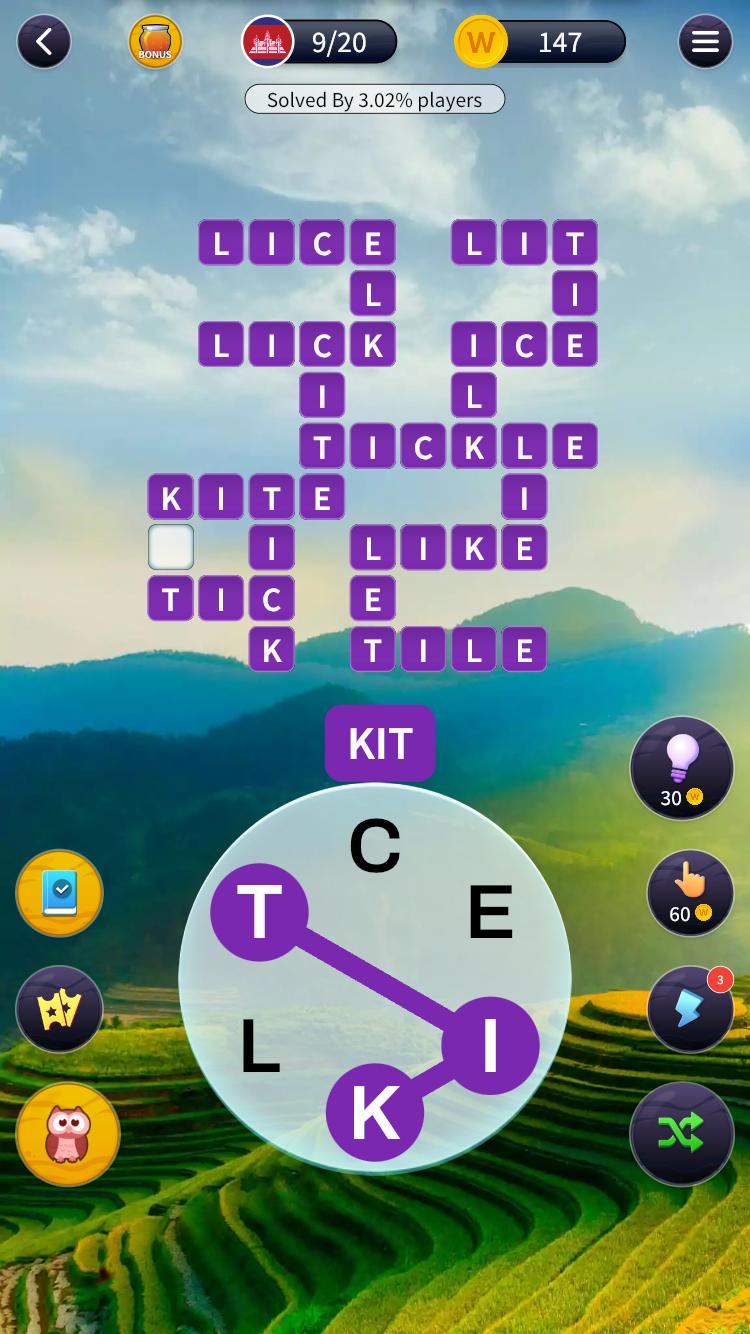
Task: Activate the lightning bolt booster
Action: 690,1008
